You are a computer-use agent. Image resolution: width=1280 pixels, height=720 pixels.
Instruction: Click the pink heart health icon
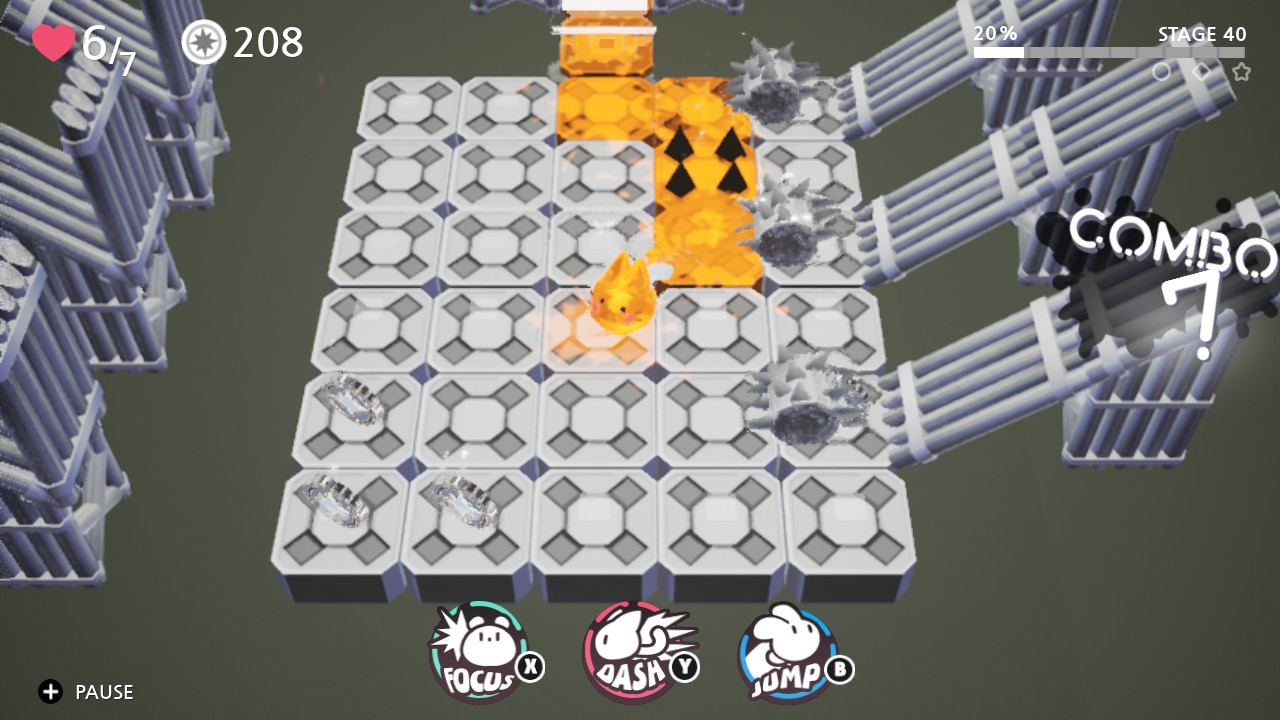coord(54,41)
